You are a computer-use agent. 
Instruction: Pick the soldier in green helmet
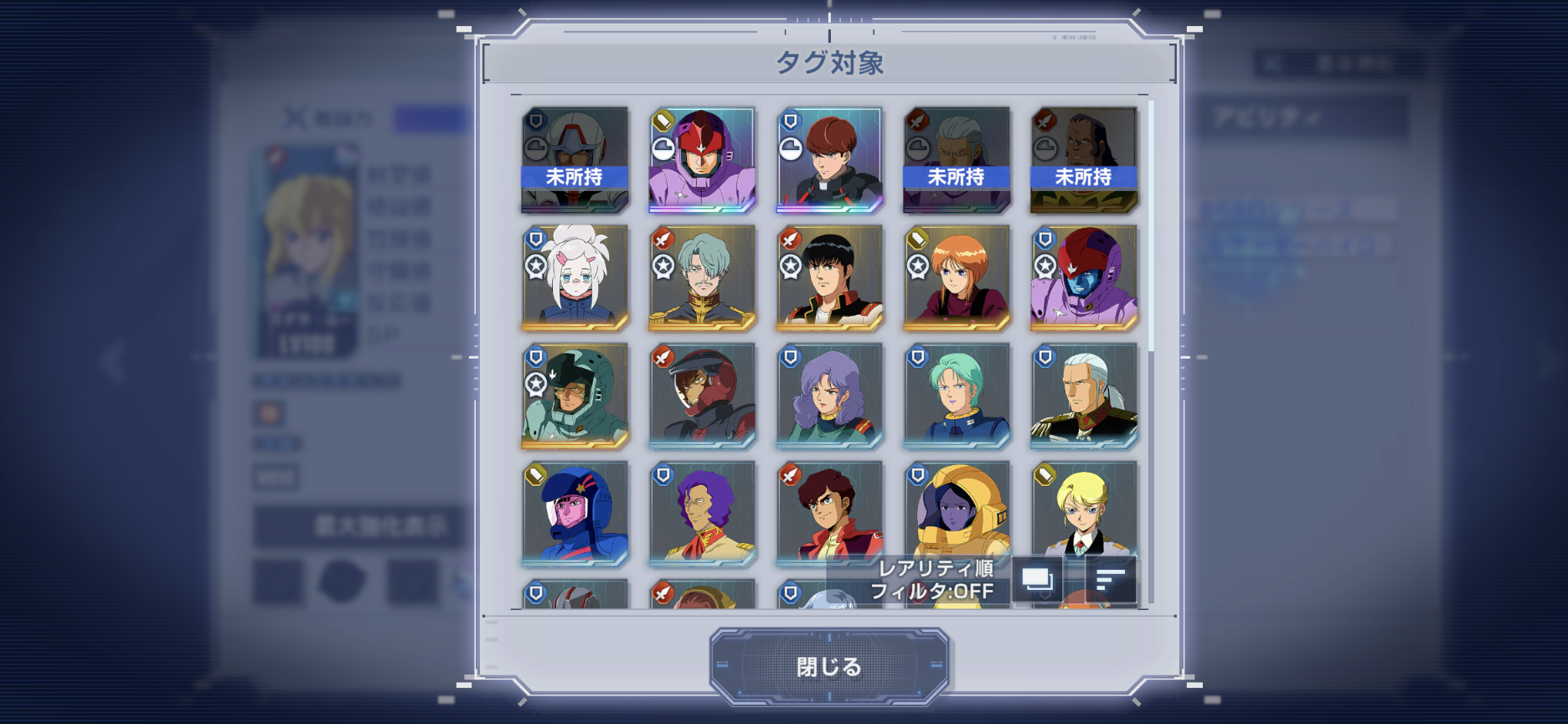575,396
